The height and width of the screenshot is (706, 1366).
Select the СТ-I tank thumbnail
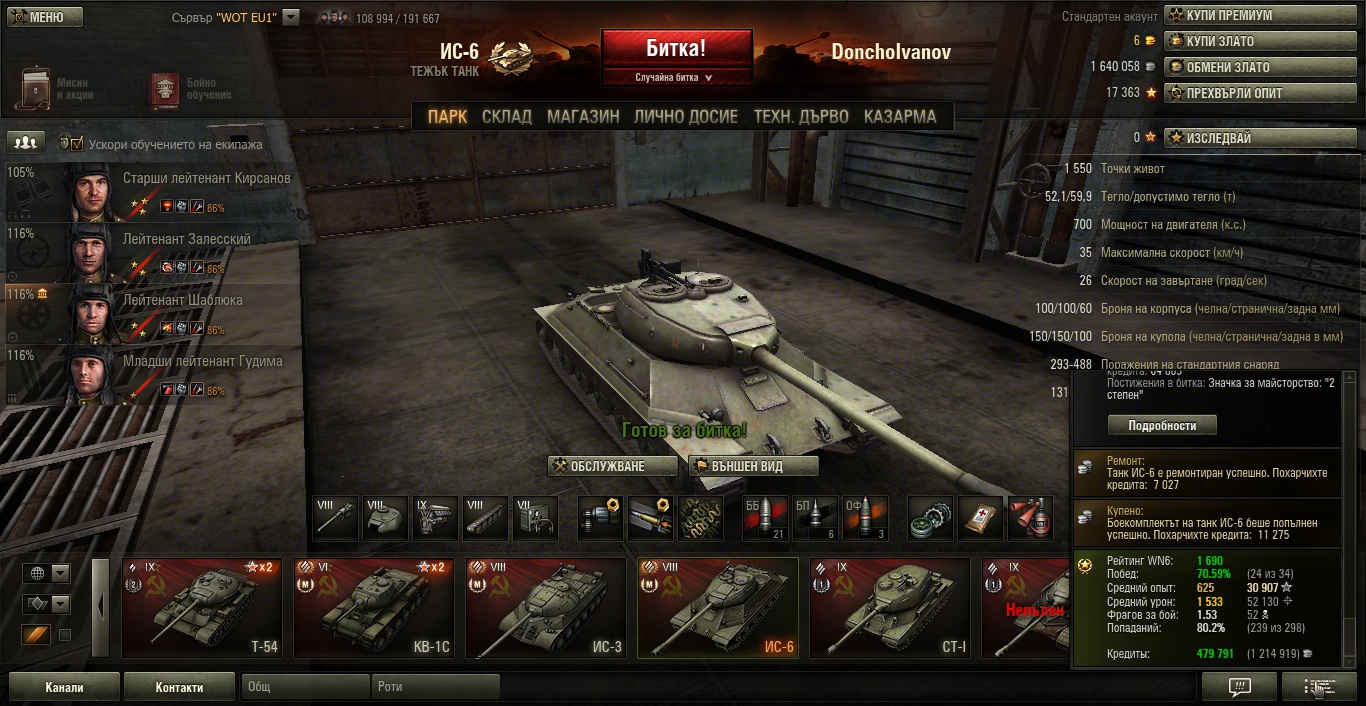tap(889, 608)
